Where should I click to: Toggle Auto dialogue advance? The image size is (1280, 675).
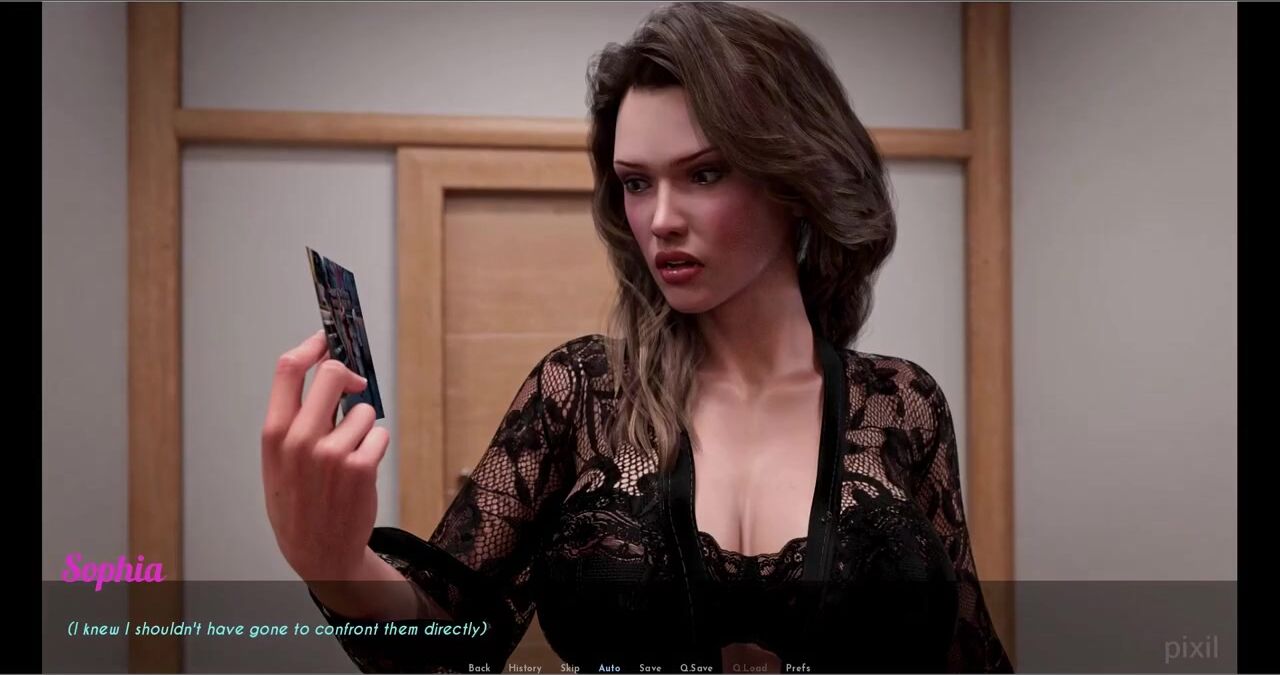pyautogui.click(x=609, y=668)
